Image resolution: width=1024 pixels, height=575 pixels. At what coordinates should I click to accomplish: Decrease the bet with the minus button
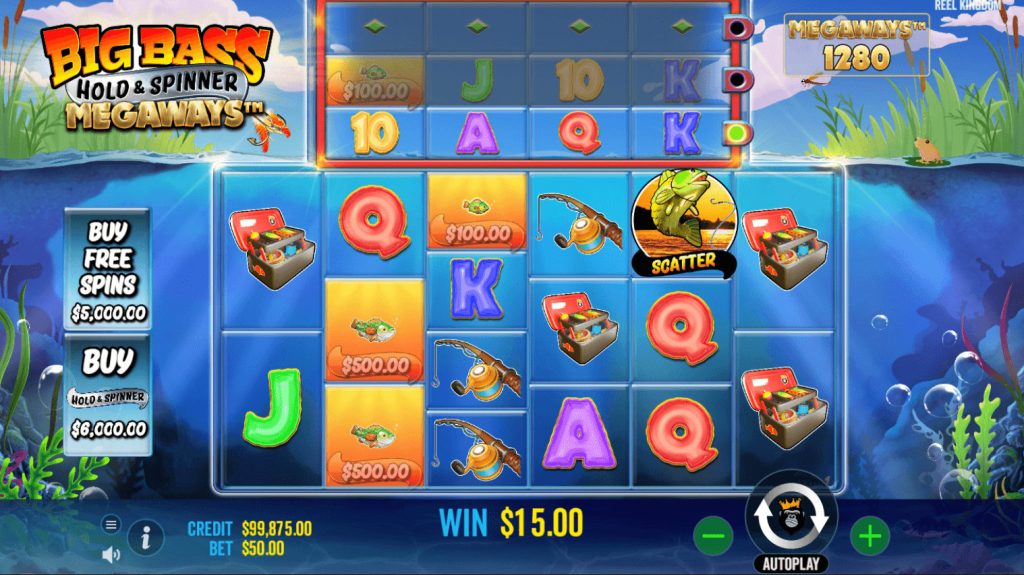pos(713,537)
